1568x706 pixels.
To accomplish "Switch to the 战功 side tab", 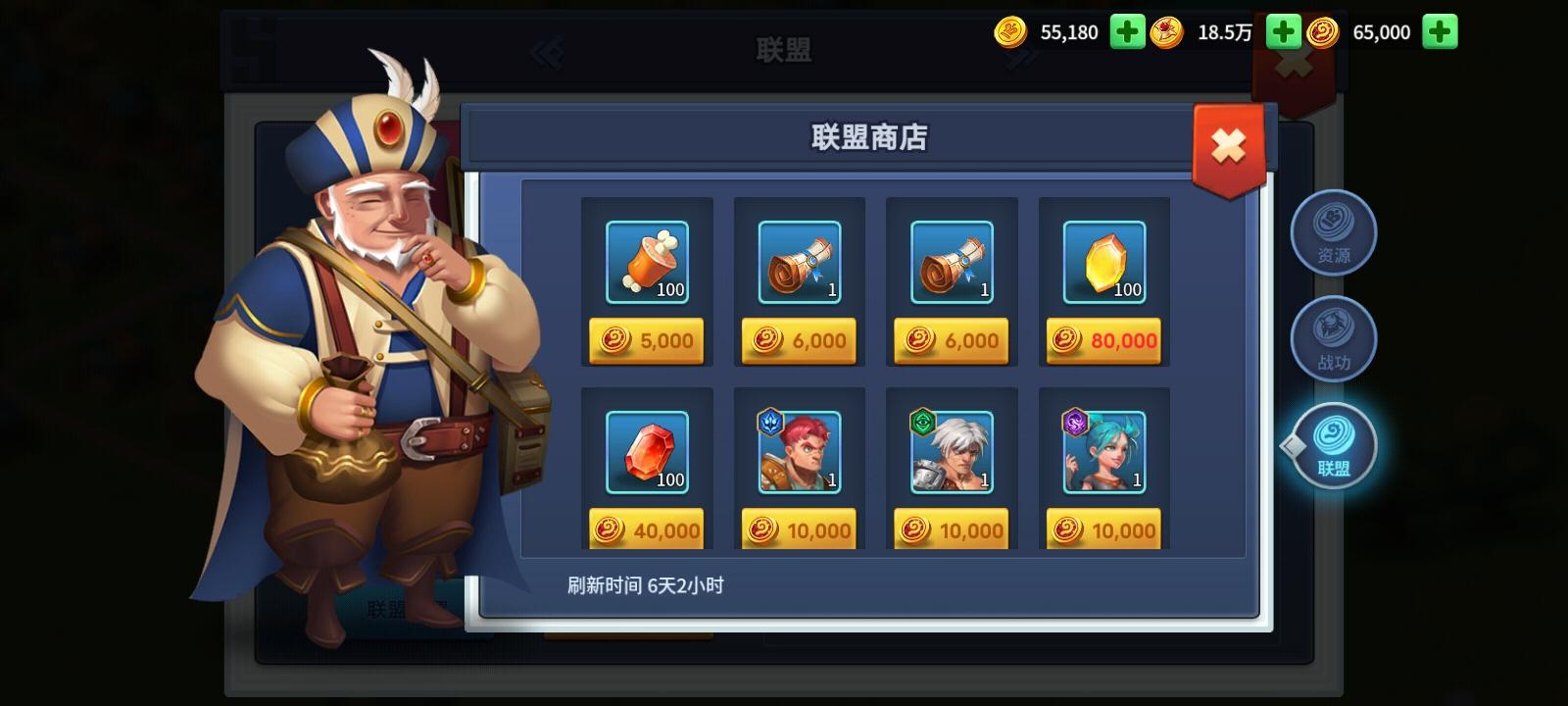I will (1334, 338).
